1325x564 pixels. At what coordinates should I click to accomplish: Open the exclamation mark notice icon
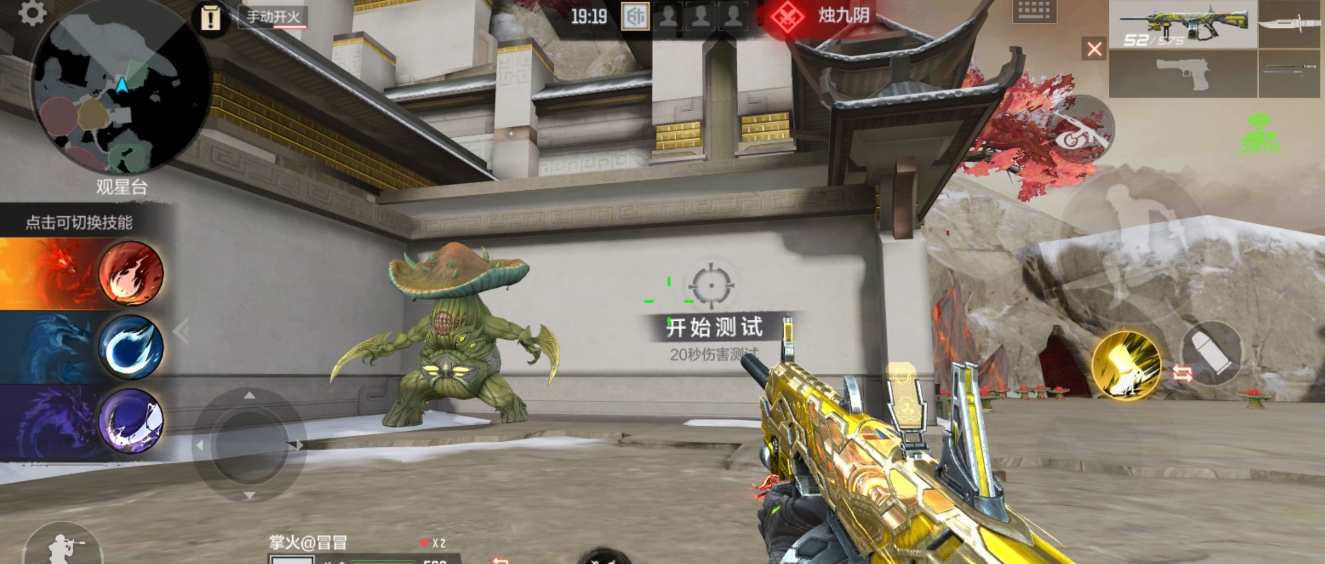[211, 18]
